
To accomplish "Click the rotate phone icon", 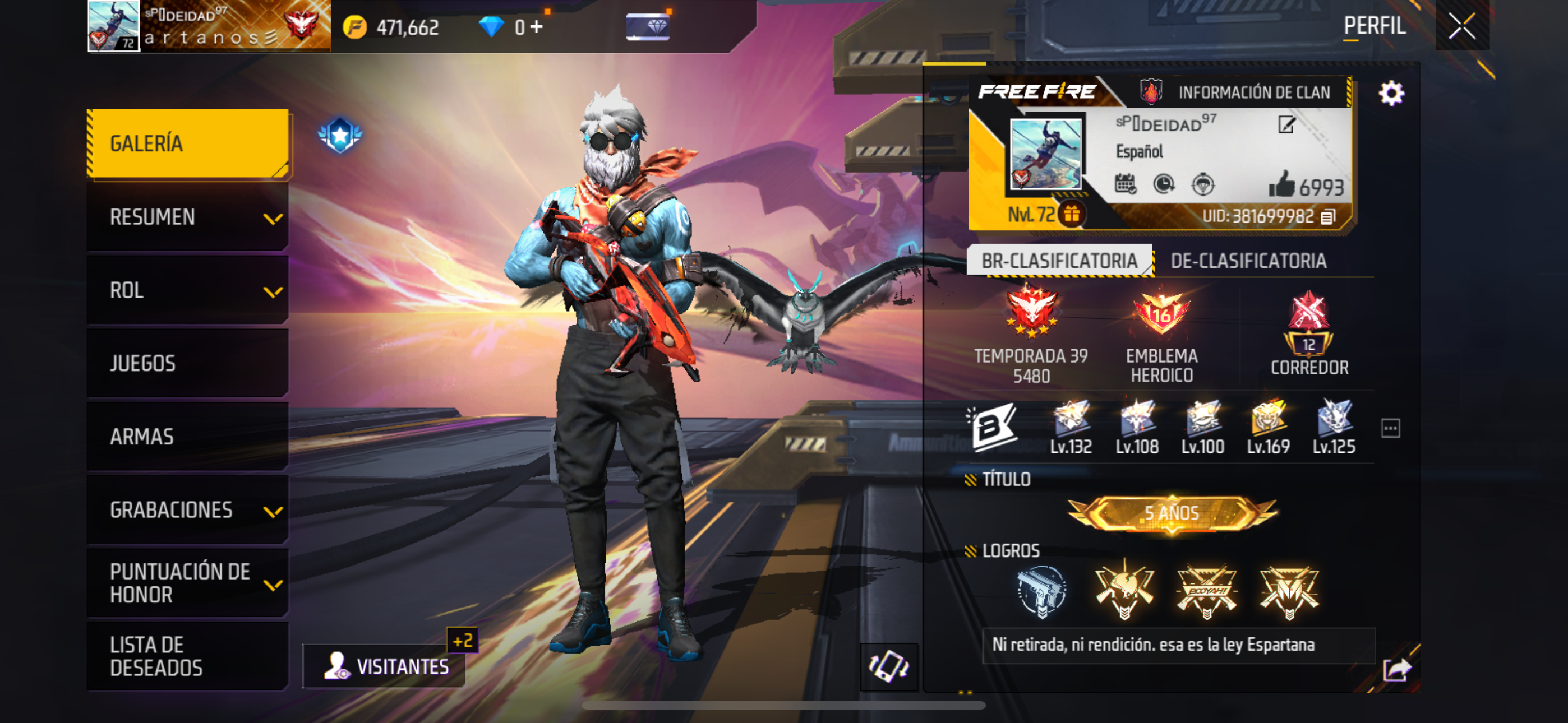I will tap(889, 666).
